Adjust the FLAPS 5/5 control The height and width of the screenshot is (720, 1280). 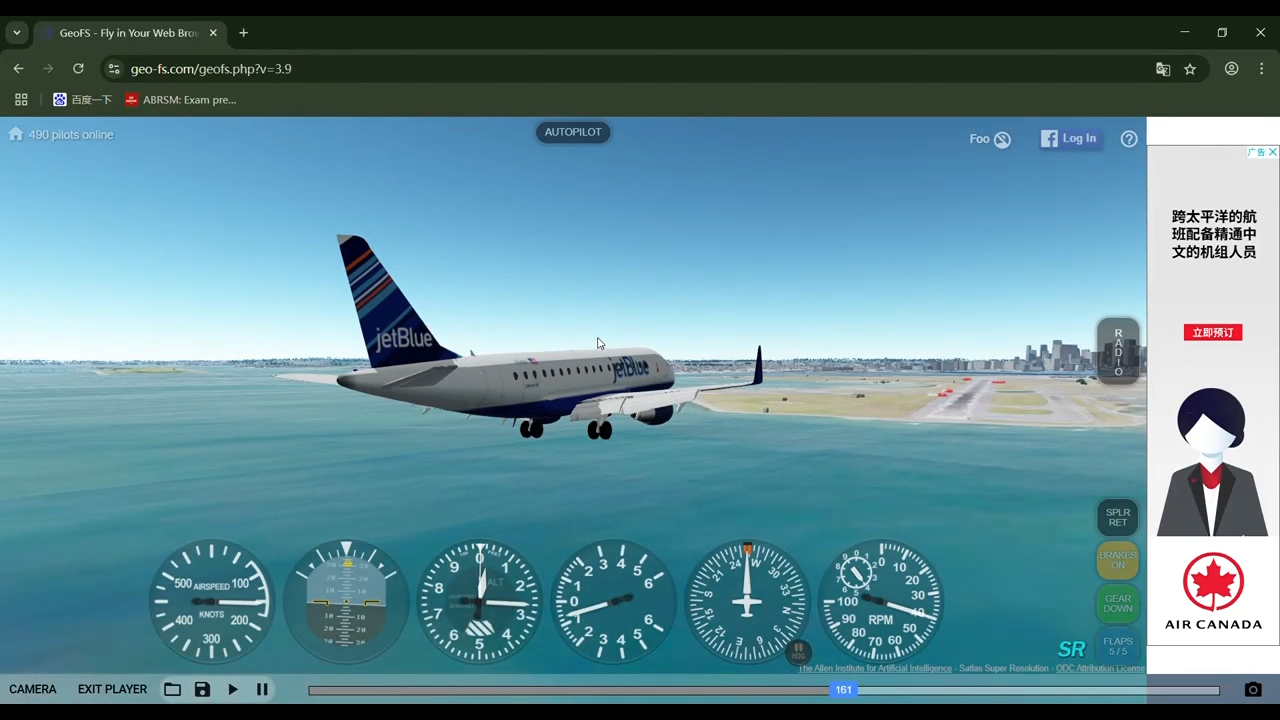click(x=1118, y=646)
